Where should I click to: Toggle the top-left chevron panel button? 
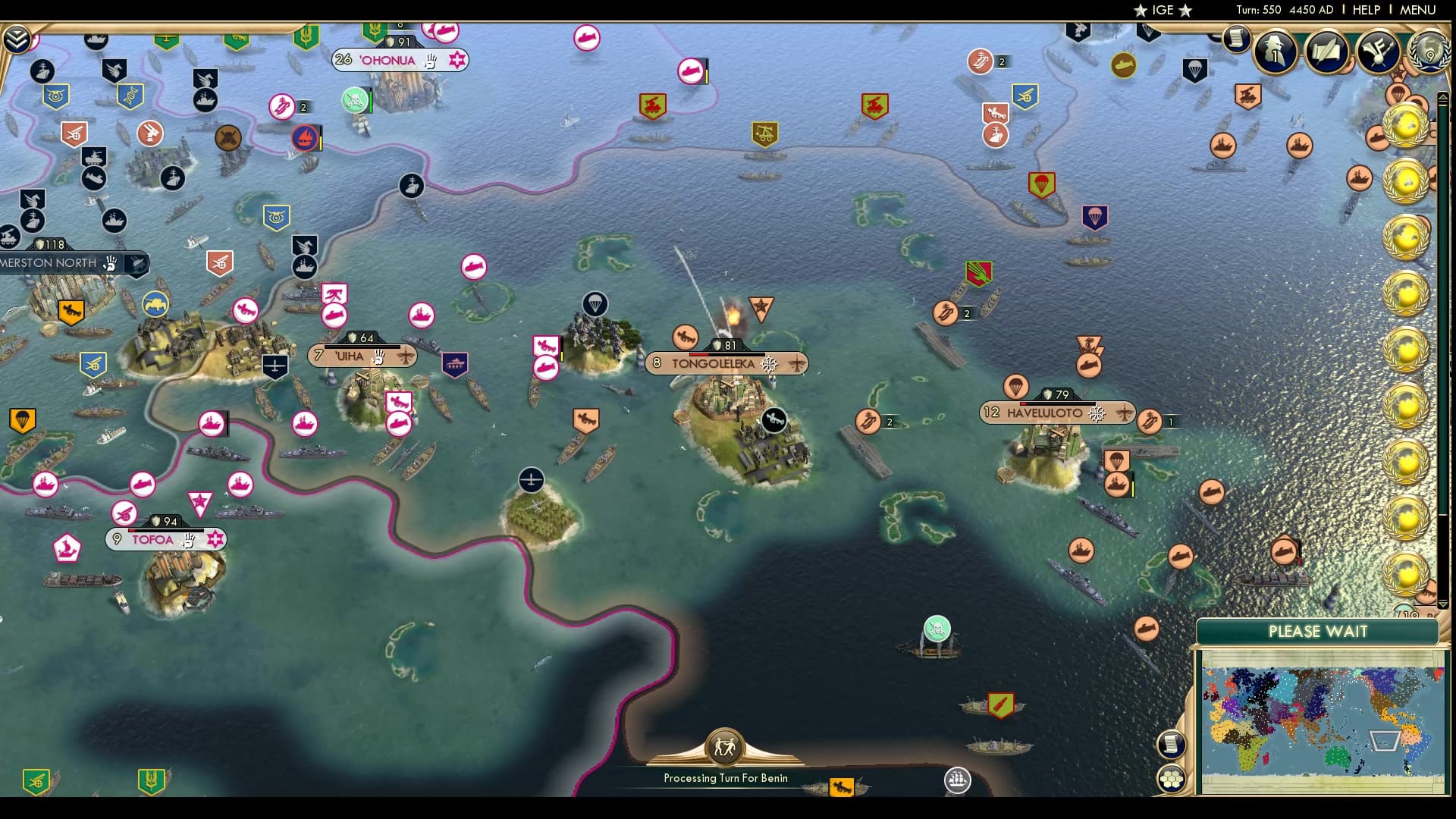[17, 39]
